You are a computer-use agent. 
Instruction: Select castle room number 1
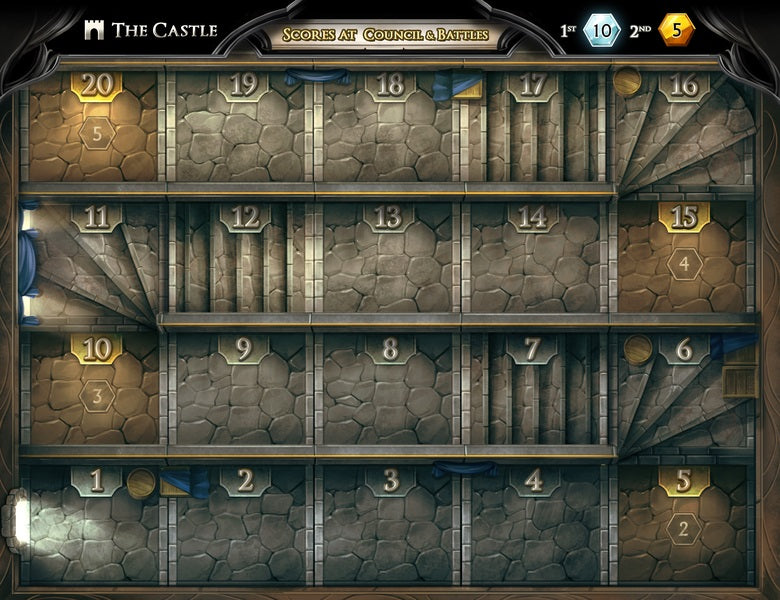tap(95, 525)
